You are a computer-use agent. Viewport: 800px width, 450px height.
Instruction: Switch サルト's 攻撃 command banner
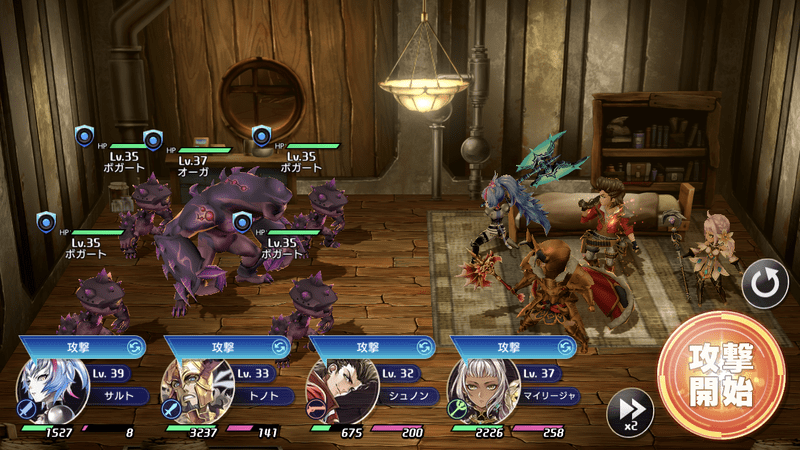pos(85,347)
